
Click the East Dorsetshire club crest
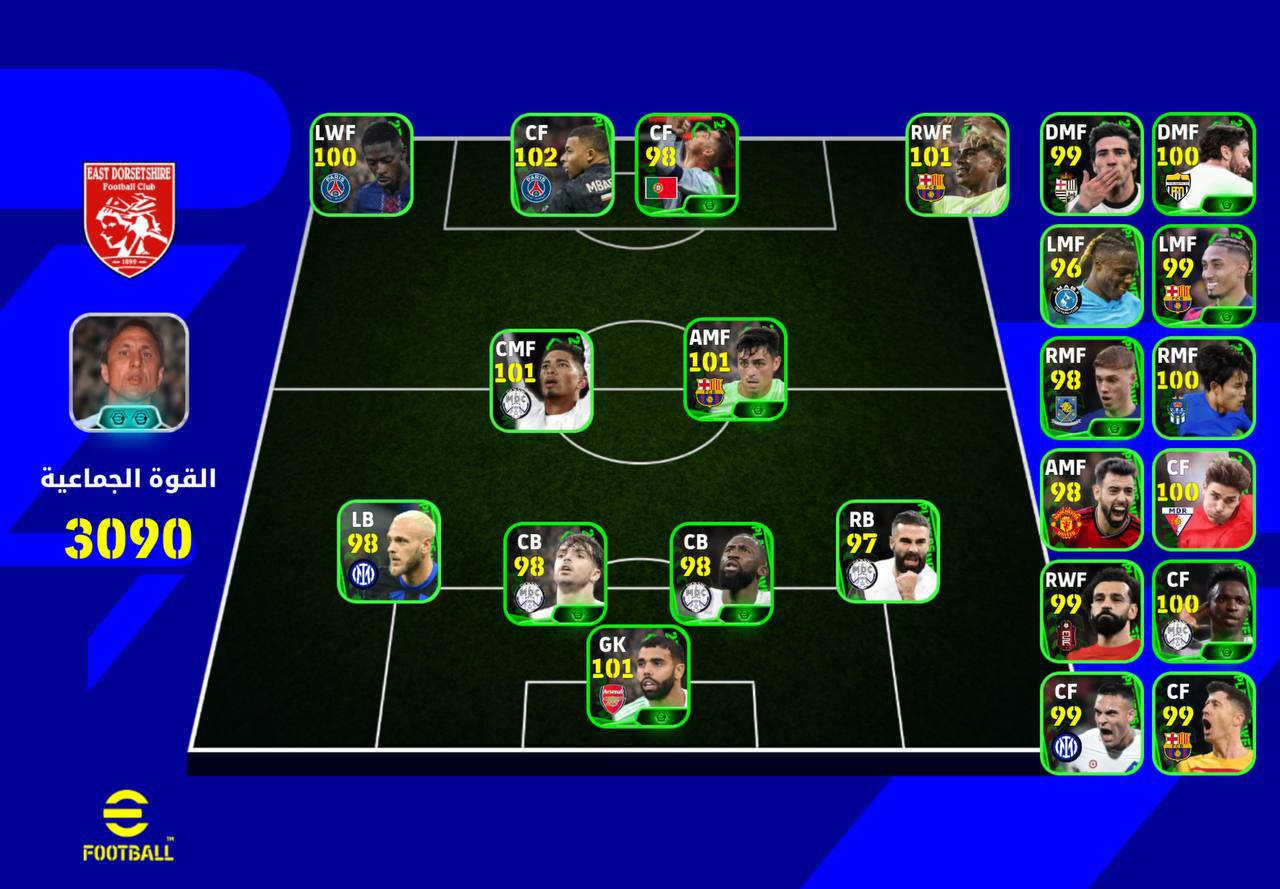coord(129,218)
